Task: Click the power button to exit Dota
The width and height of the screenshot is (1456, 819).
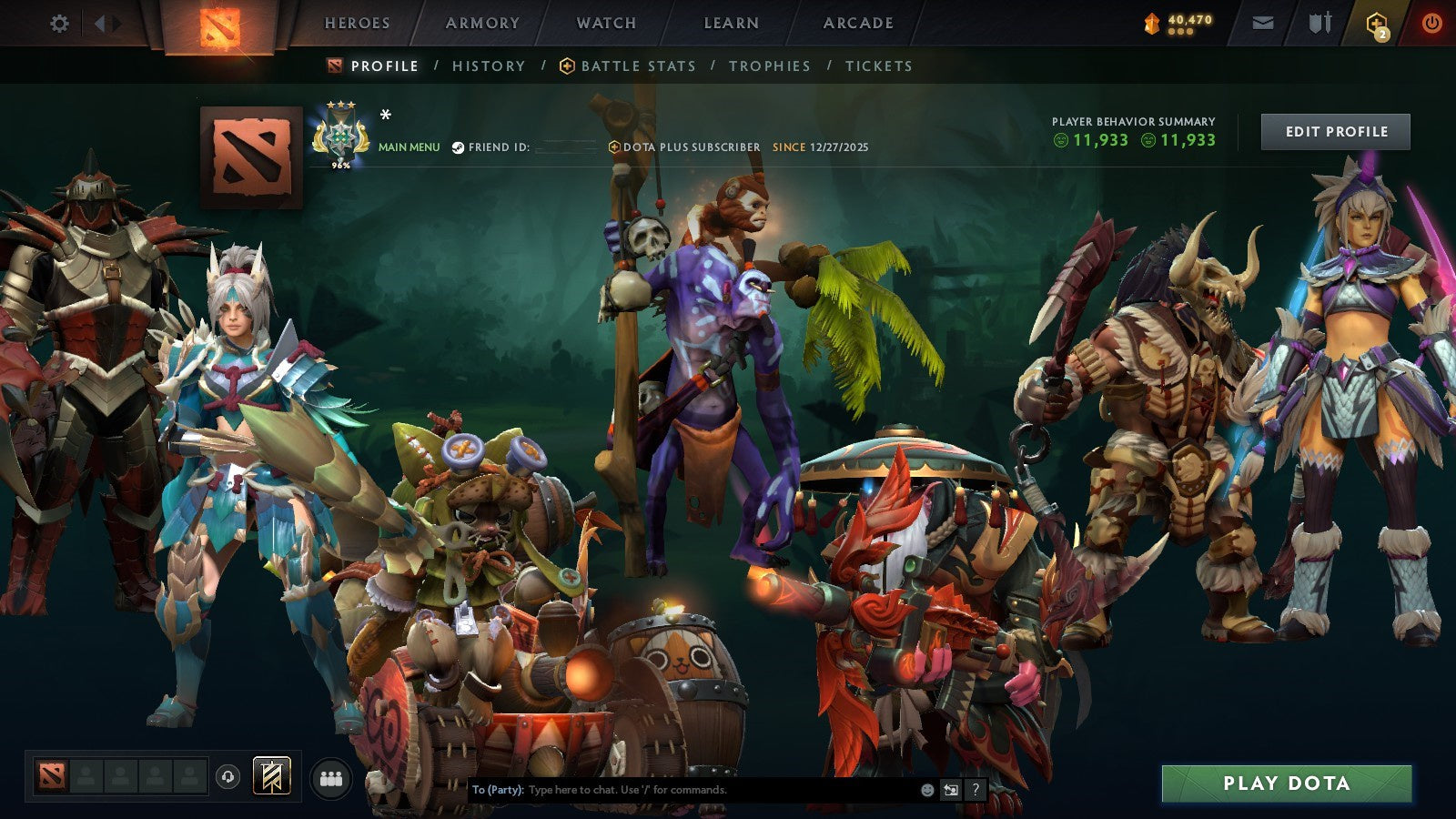Action: click(x=1431, y=25)
